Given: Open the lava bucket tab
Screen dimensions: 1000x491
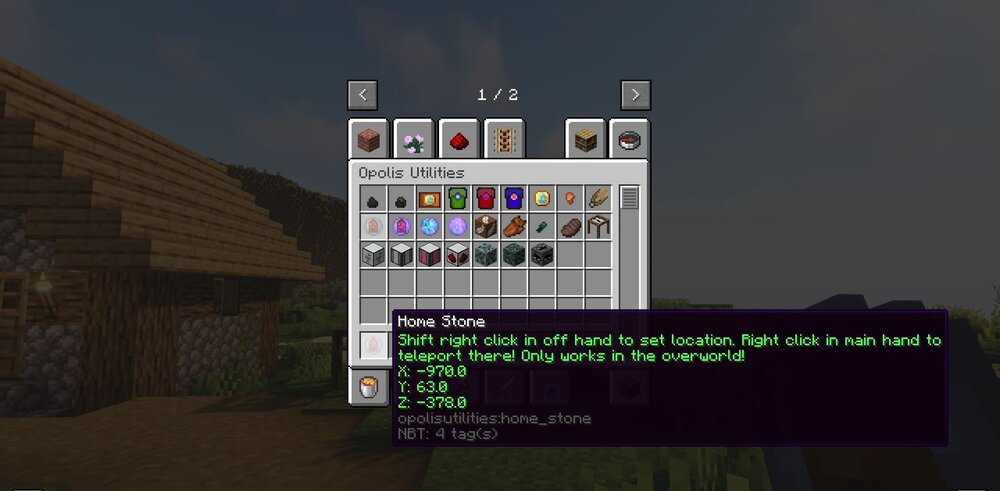Looking at the screenshot, I should click(368, 387).
